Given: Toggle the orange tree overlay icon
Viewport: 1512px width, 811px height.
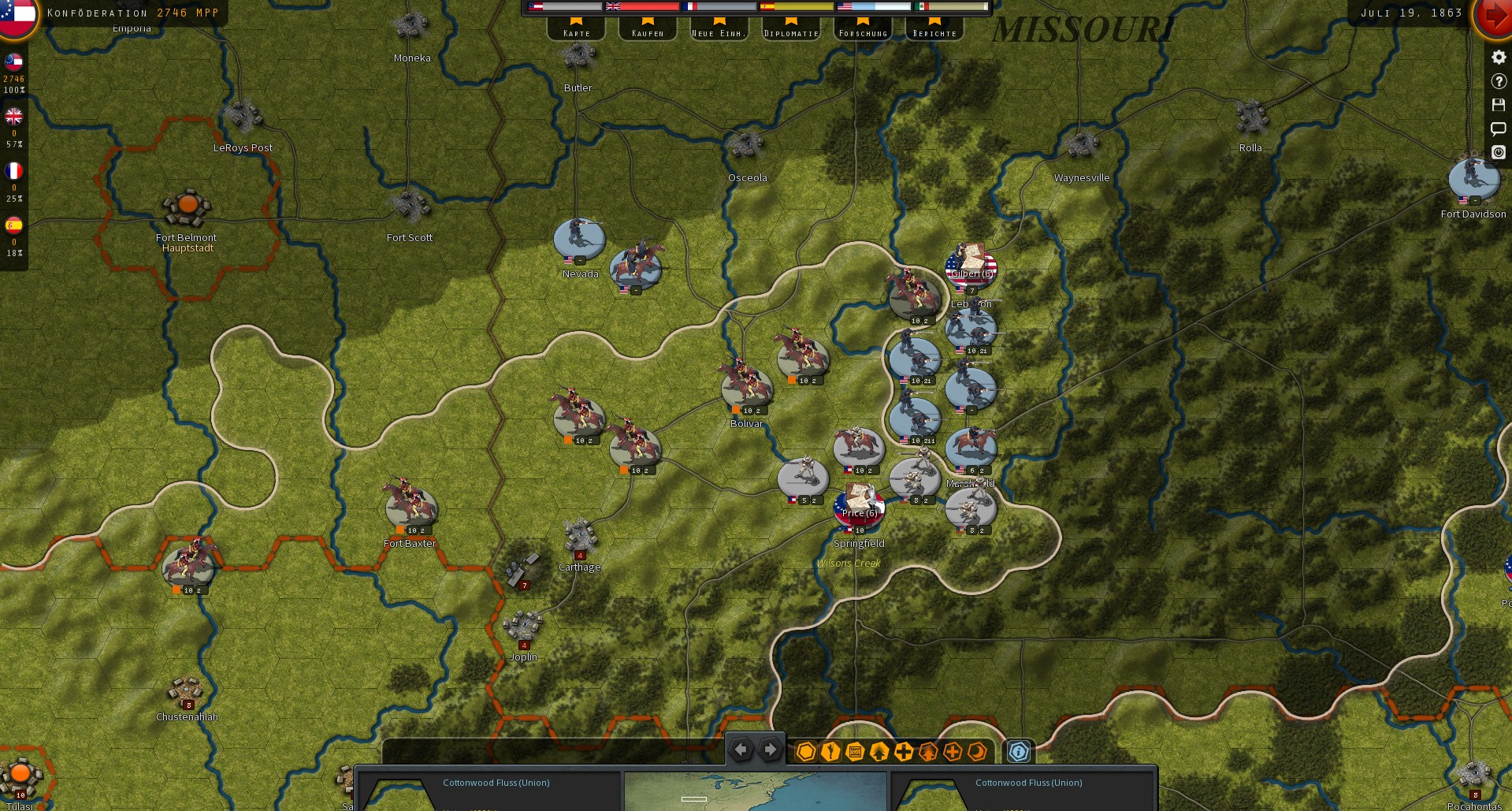Looking at the screenshot, I should [927, 753].
